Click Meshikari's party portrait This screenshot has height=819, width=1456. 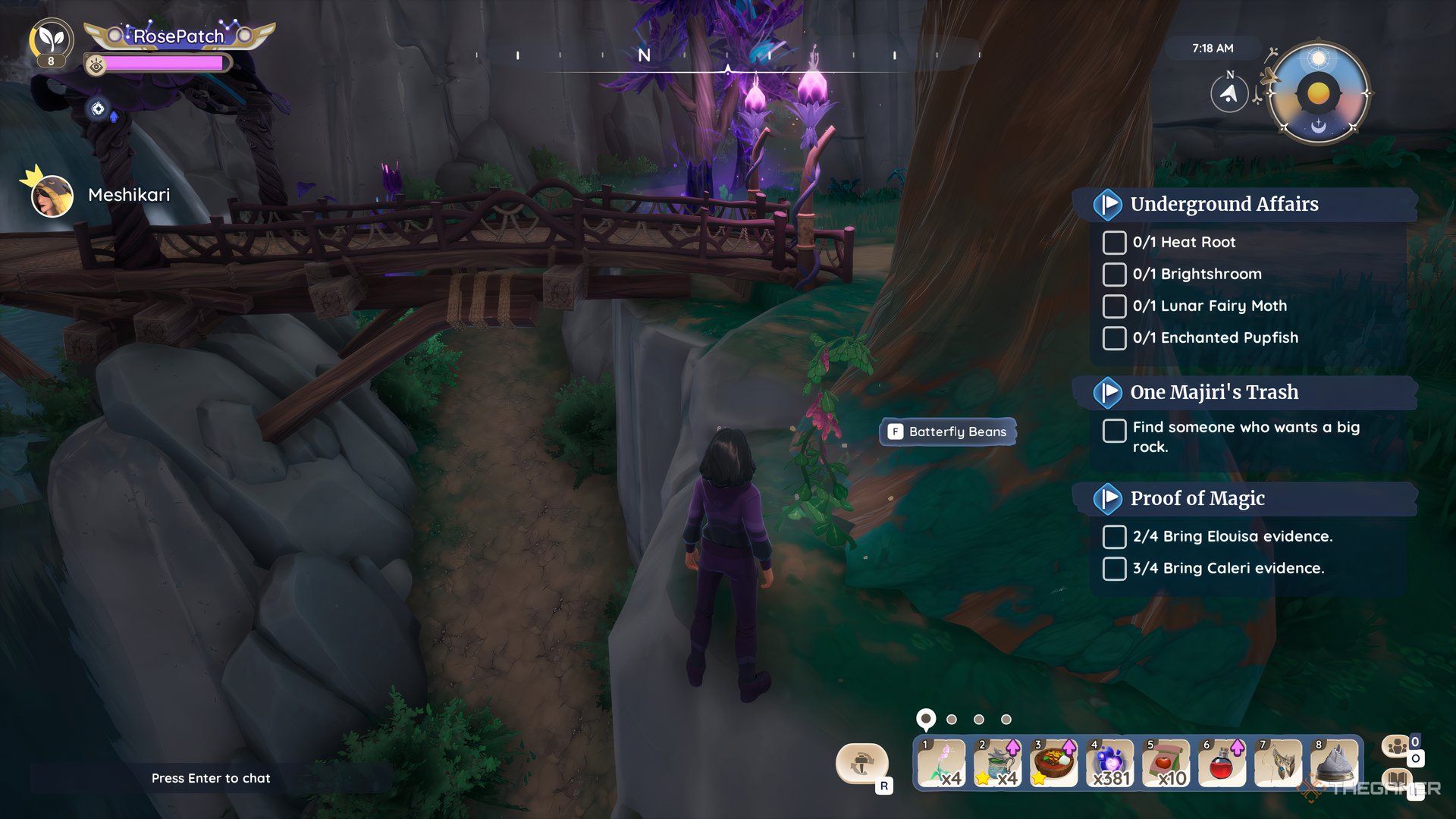point(52,196)
